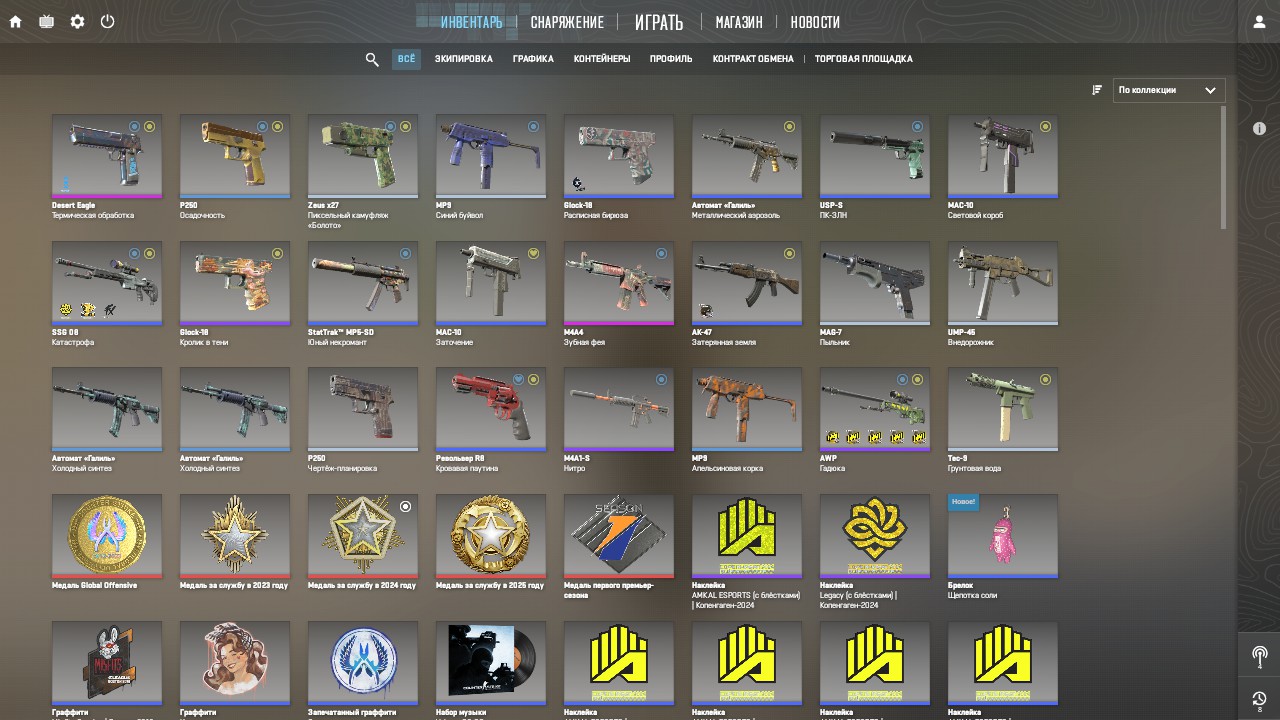The image size is (1280, 720).
Task: Choose the Револьвер R8 Кровавая паутина item
Action: coord(491,408)
